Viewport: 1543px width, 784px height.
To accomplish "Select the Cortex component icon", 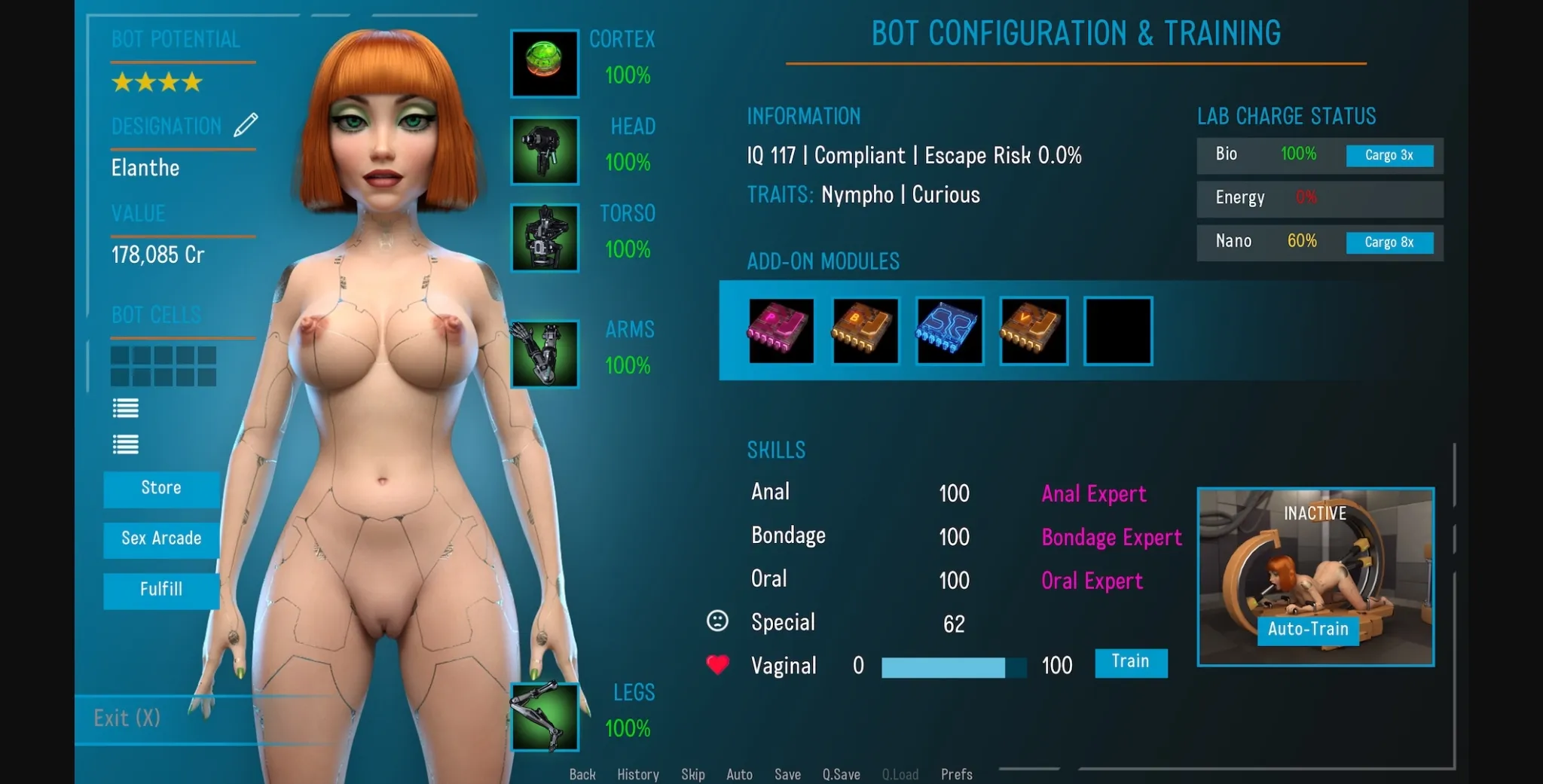I will click(544, 63).
